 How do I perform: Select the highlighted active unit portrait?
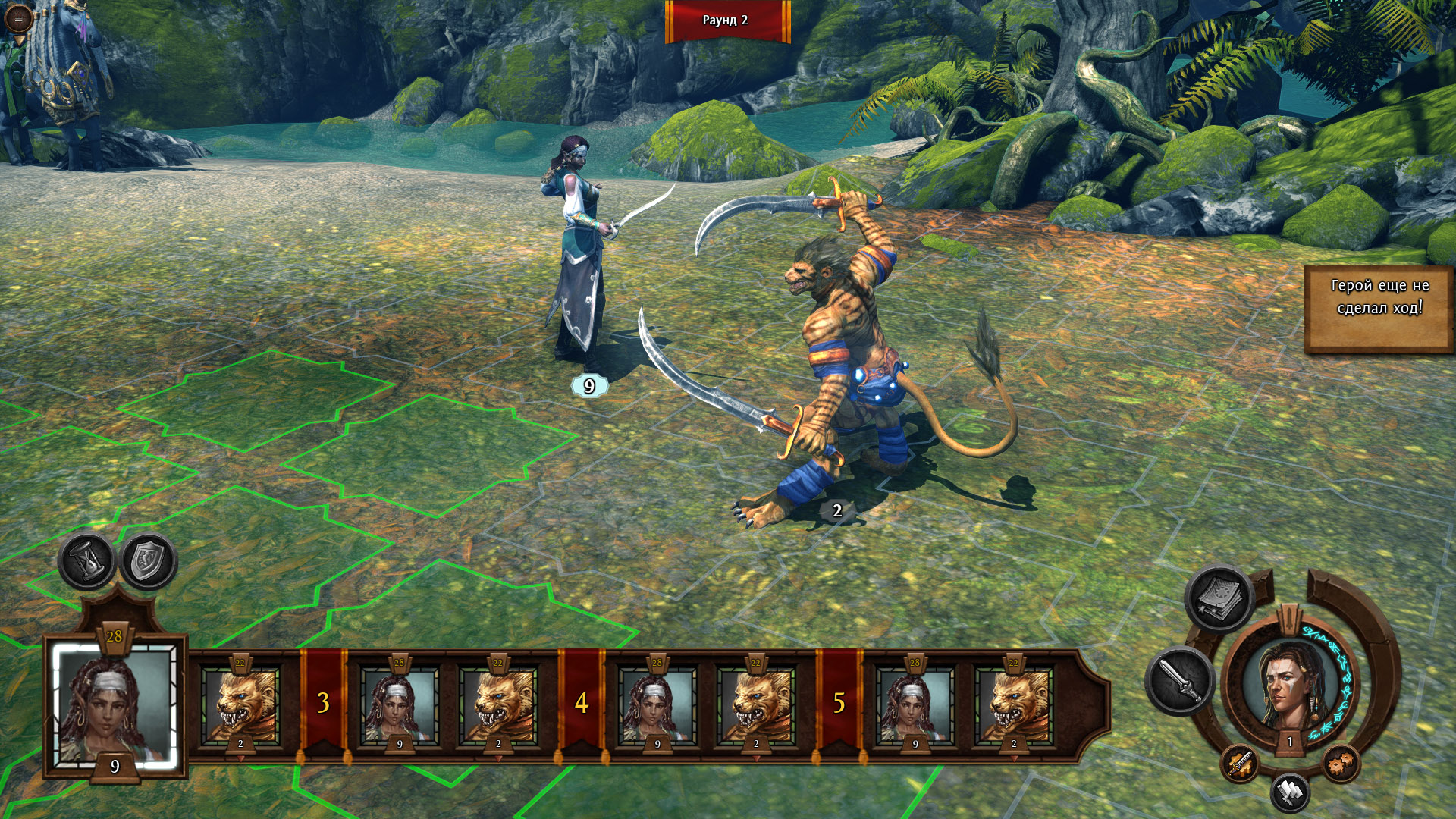pyautogui.click(x=115, y=705)
